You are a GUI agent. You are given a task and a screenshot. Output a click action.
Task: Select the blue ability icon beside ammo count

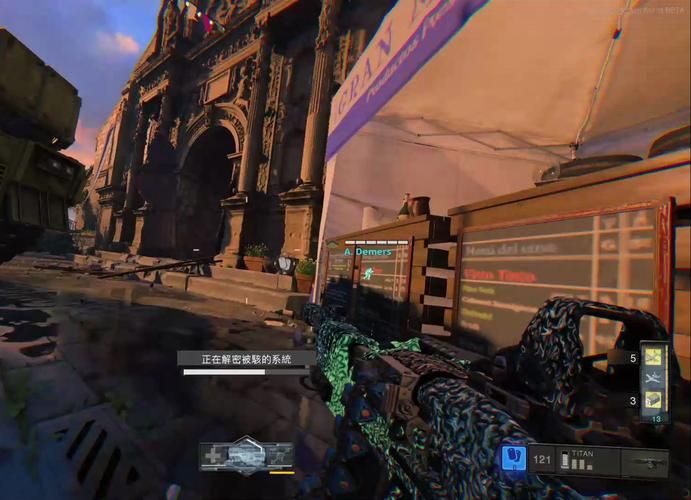tap(513, 459)
